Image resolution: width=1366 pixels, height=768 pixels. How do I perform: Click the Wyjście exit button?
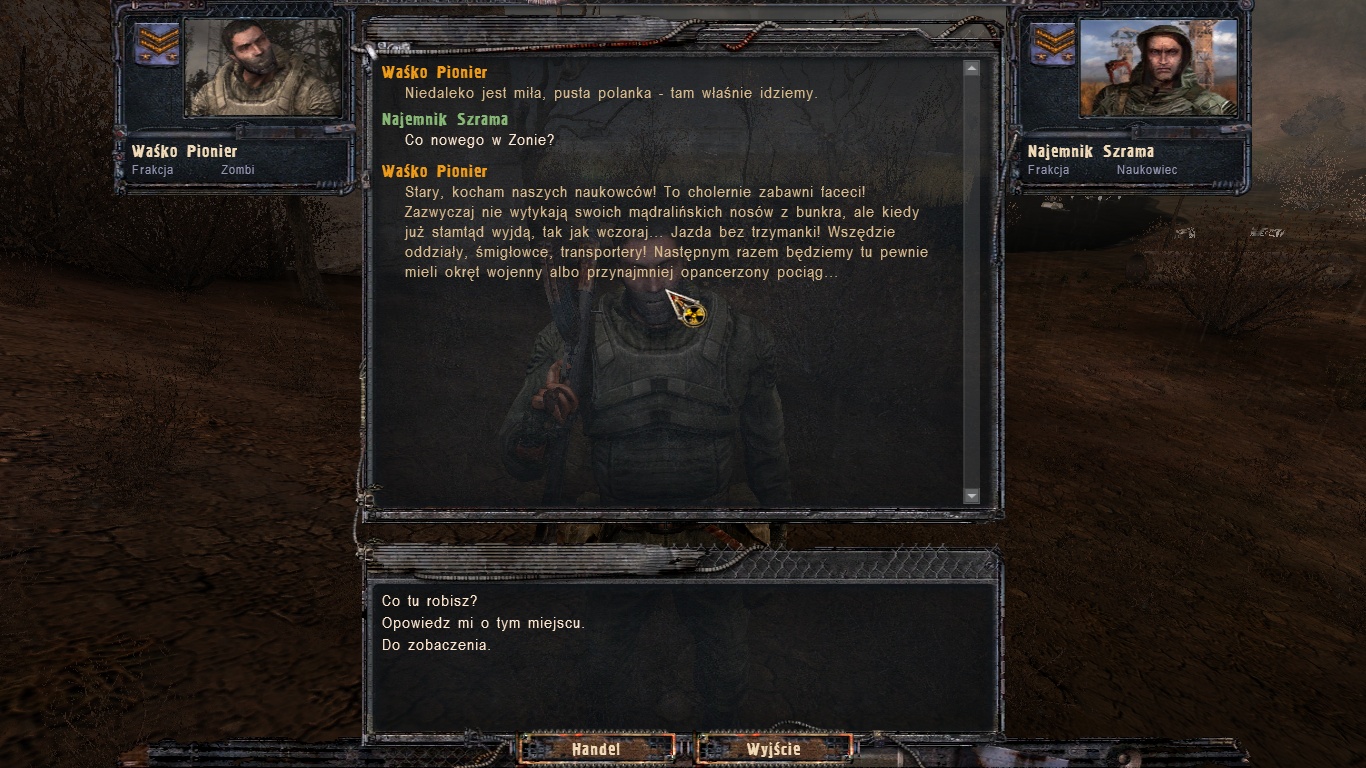[x=774, y=748]
